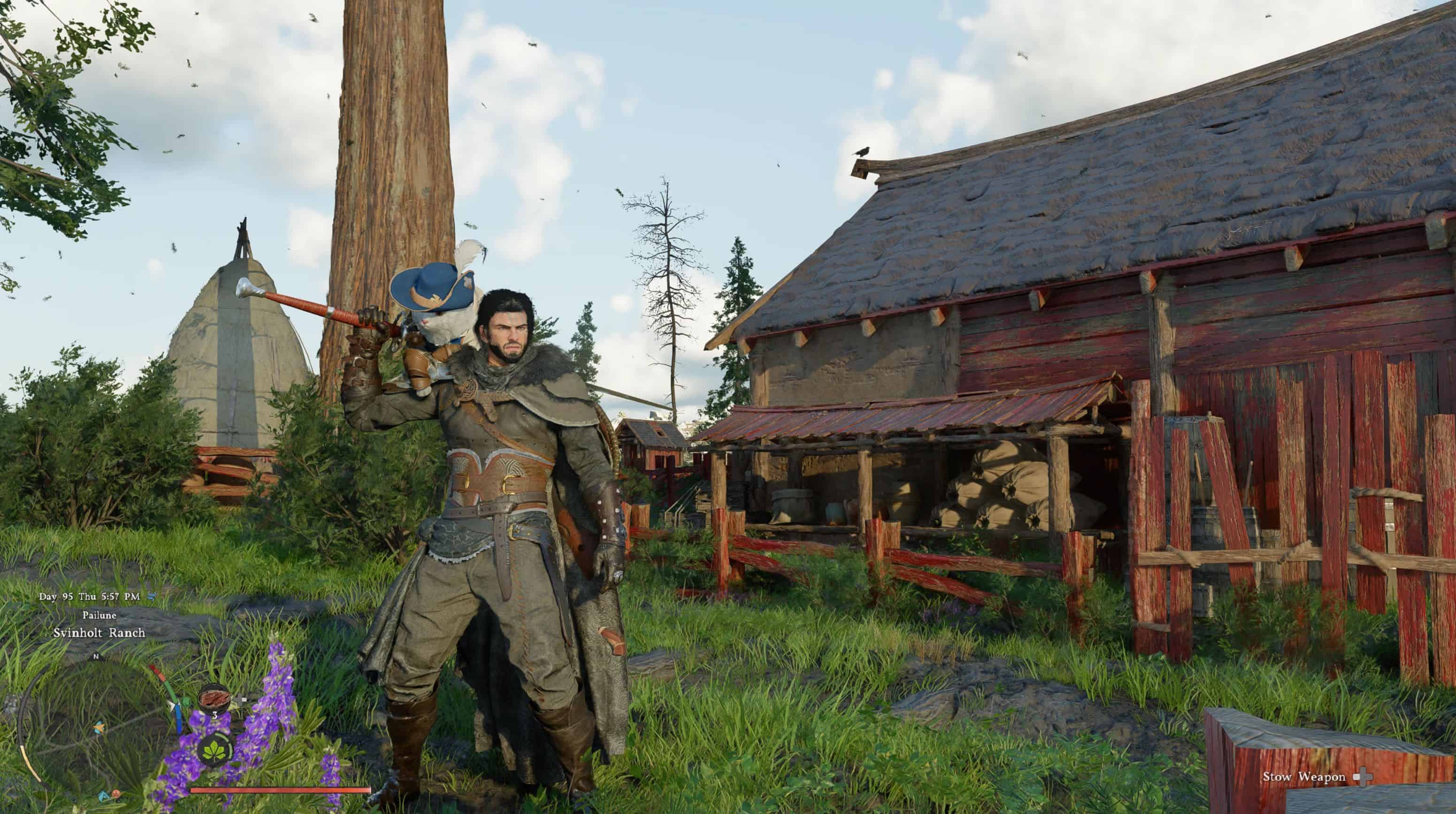Select the orange marker below the minimap

[x=116, y=794]
